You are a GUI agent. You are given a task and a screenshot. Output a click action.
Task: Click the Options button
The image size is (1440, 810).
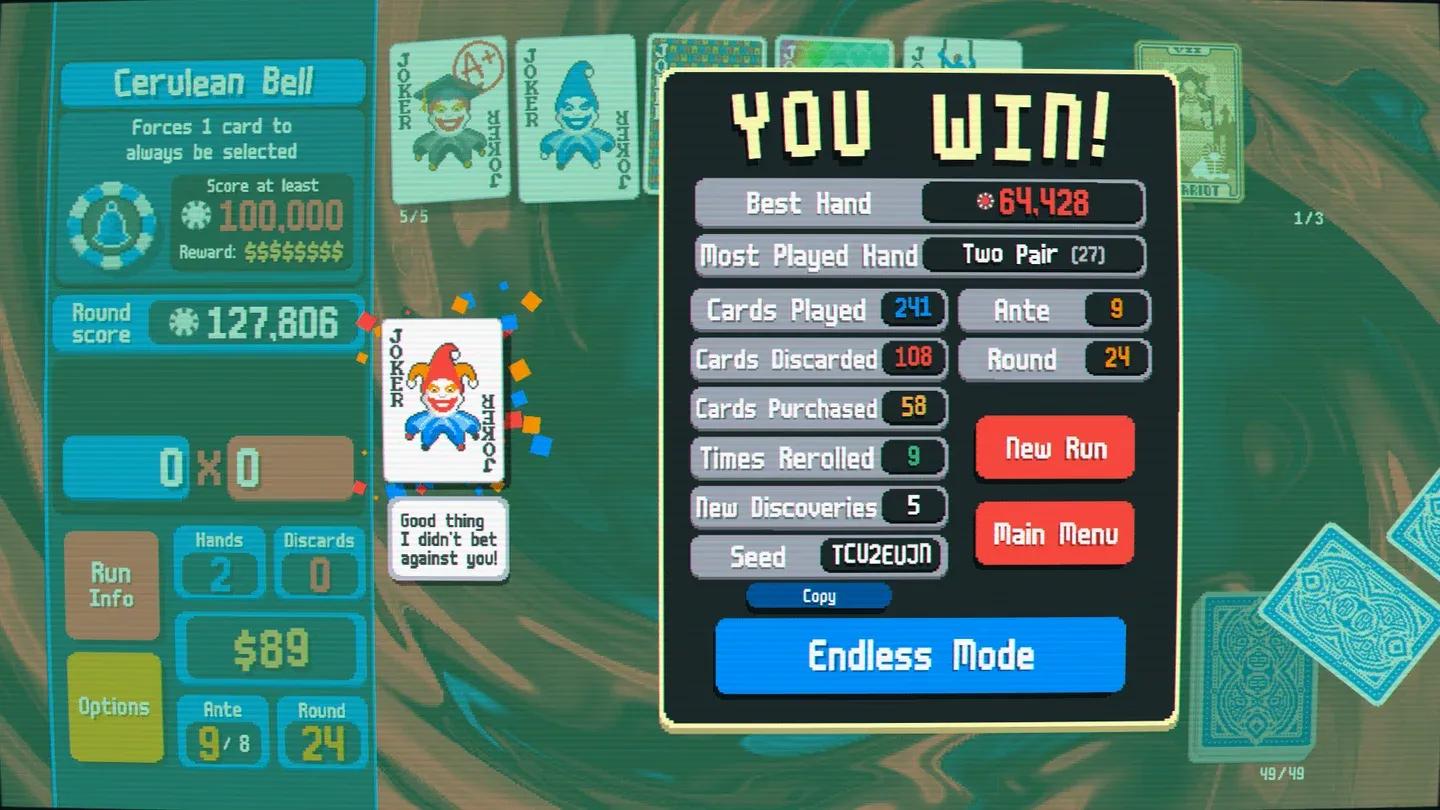click(113, 706)
